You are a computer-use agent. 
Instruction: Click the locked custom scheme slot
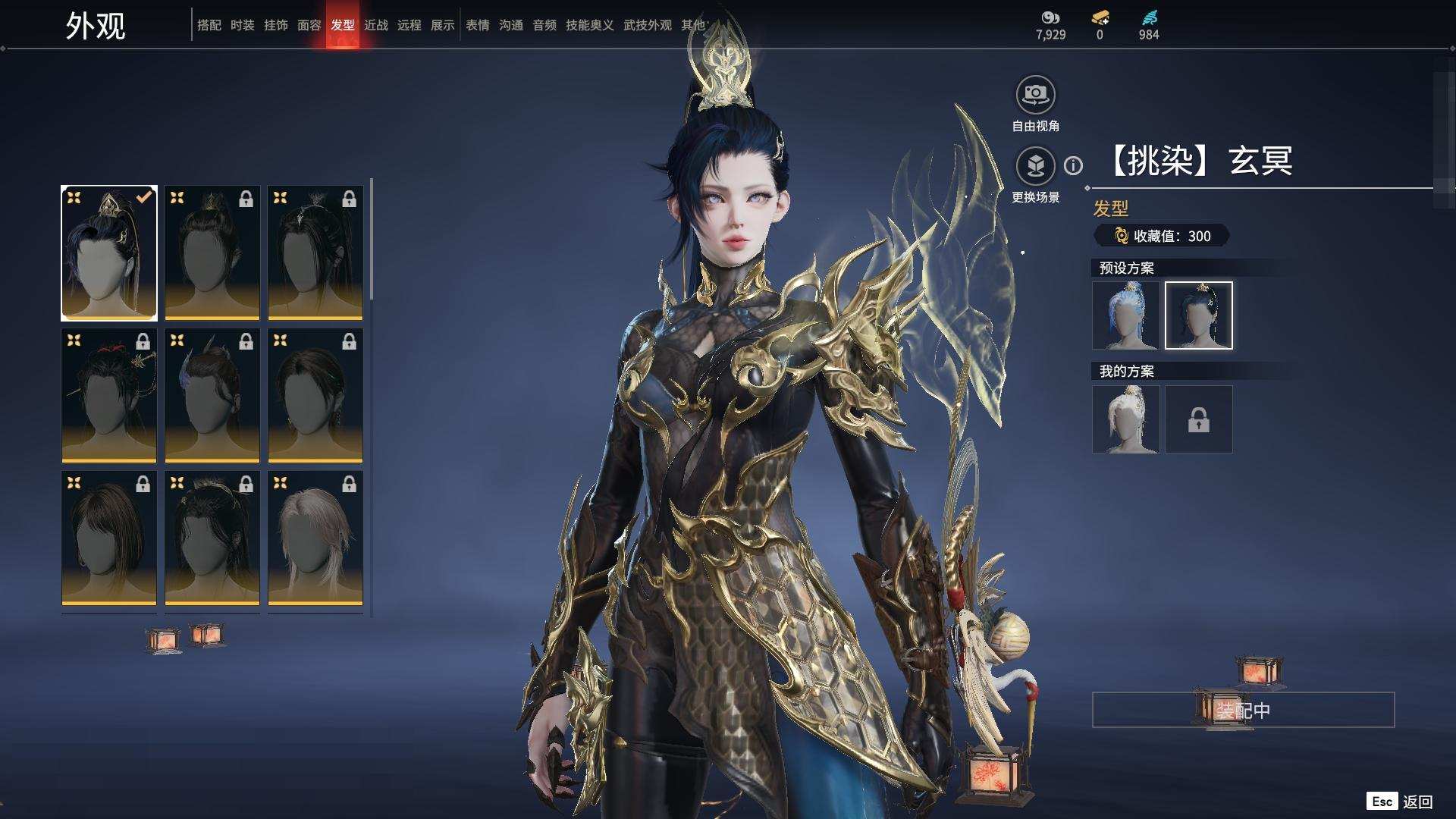pos(1198,419)
